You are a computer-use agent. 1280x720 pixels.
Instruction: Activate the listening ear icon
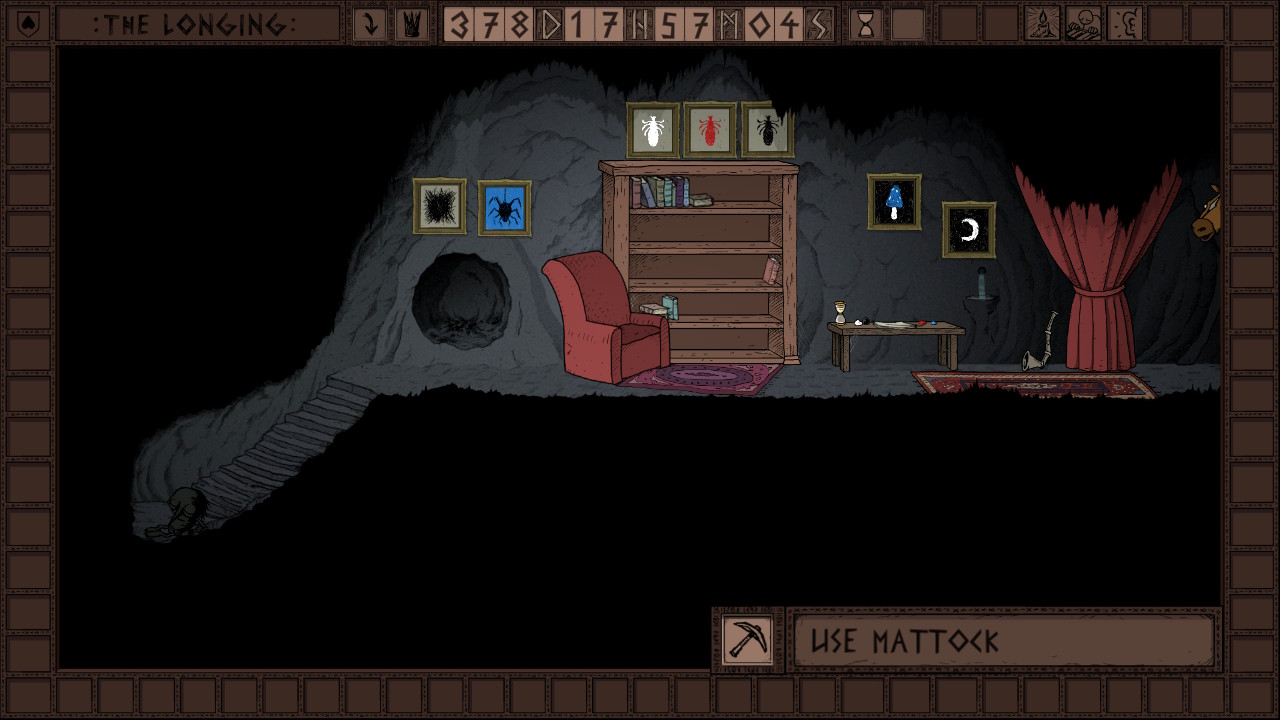click(1125, 24)
